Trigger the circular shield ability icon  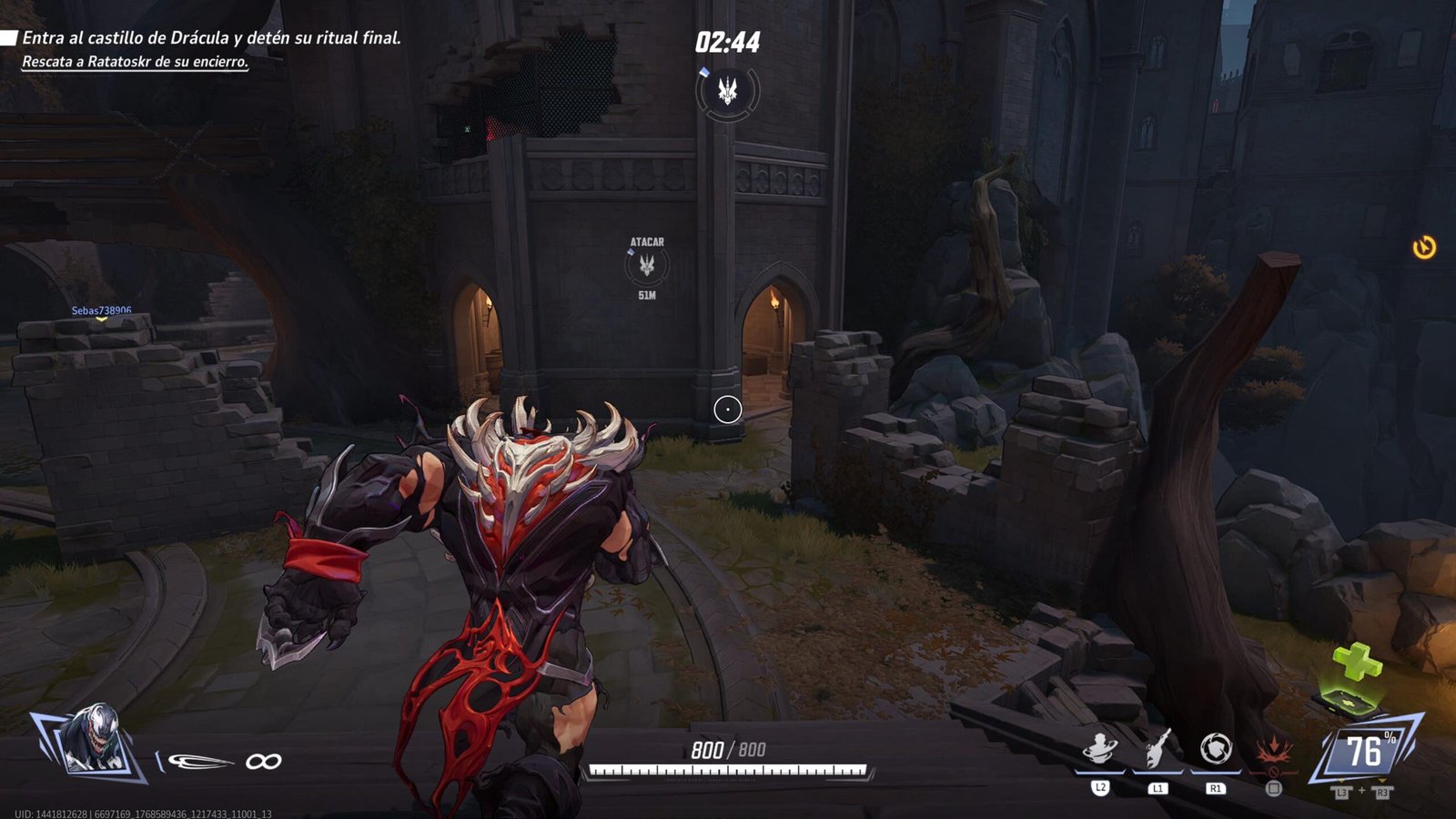(x=1216, y=750)
